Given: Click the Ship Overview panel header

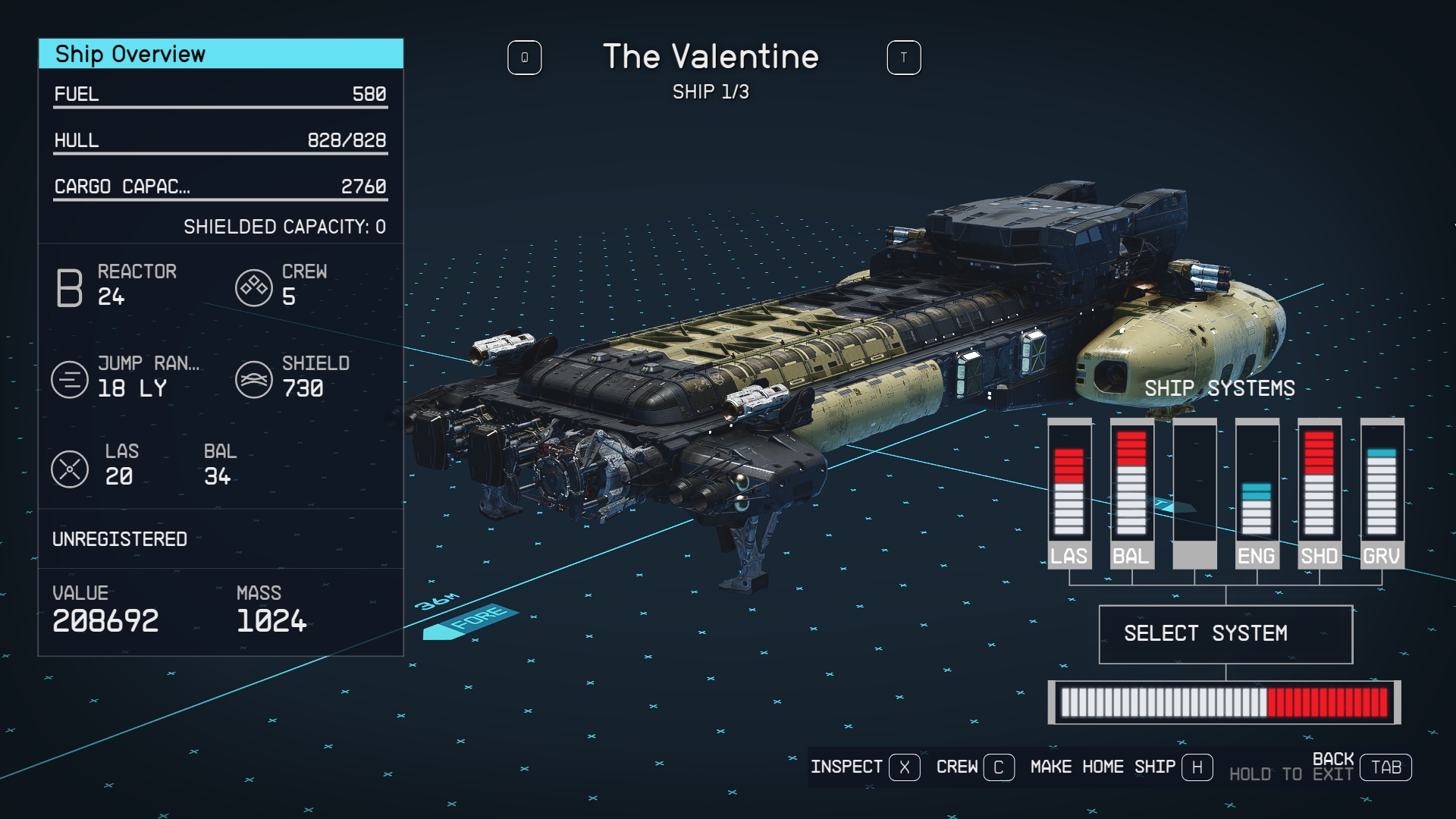Looking at the screenshot, I should click(x=221, y=54).
